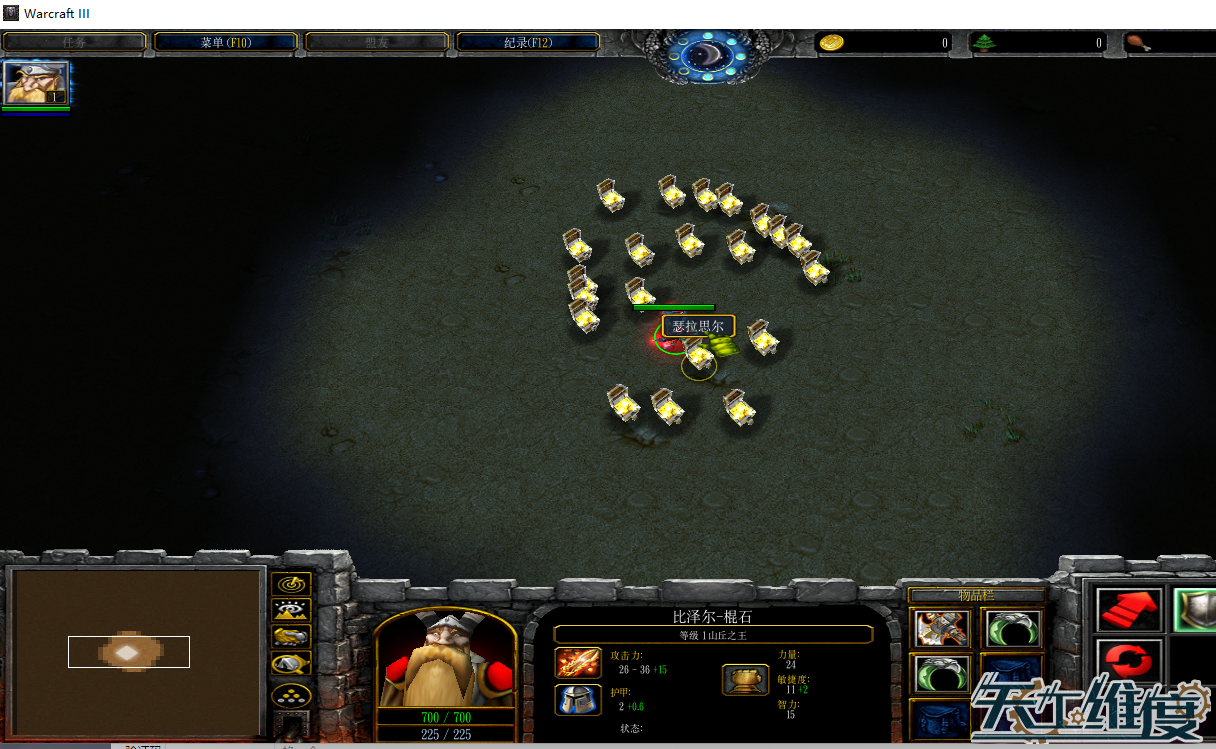Click the golden hero attributes icon

pos(745,680)
